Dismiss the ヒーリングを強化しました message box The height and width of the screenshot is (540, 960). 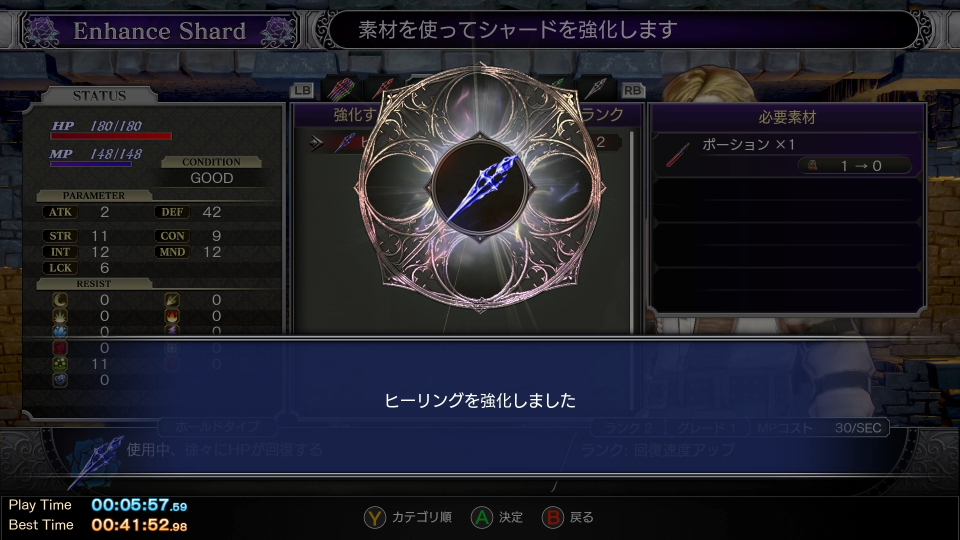pos(480,400)
